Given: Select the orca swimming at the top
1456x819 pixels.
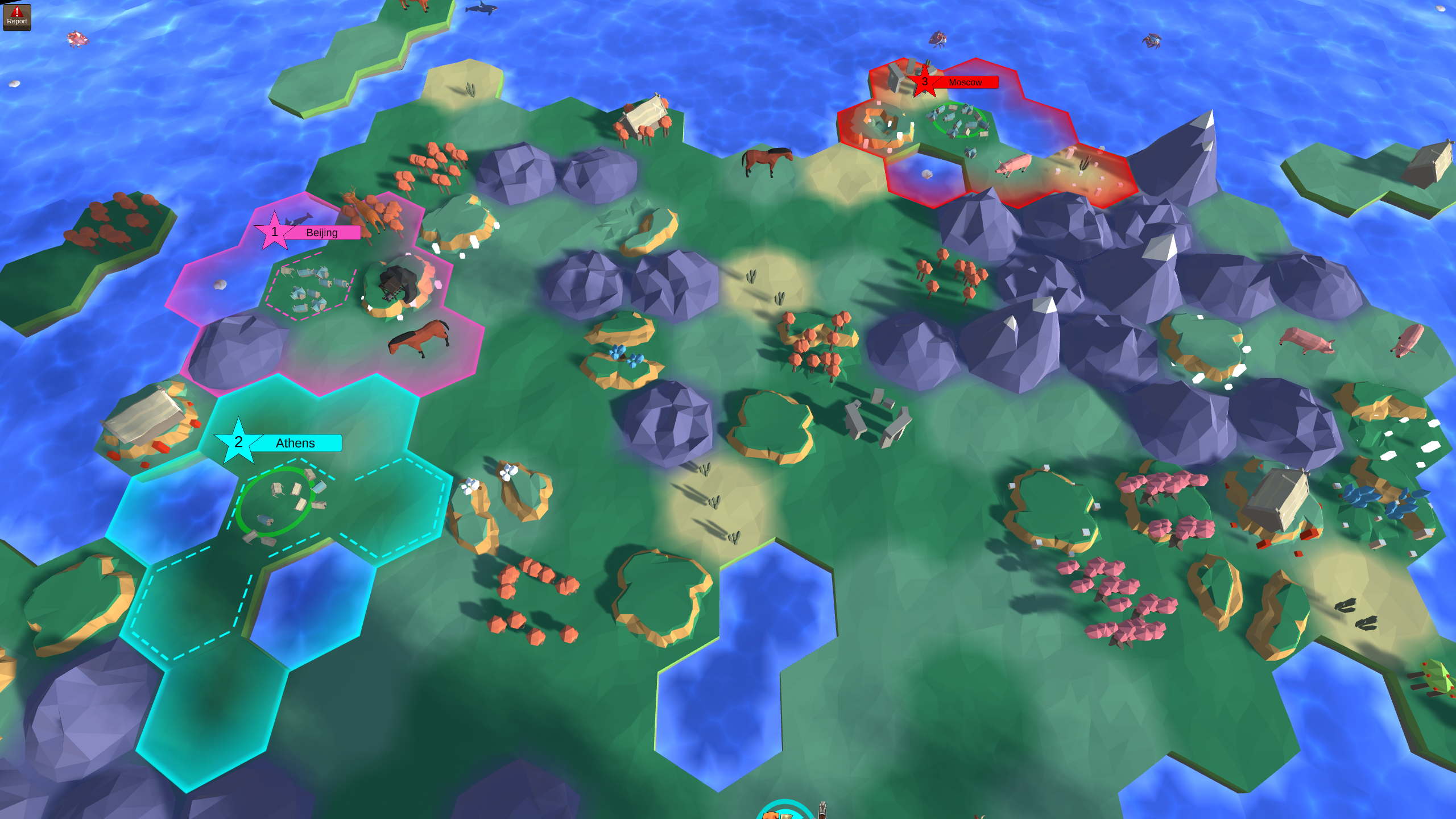Looking at the screenshot, I should click(479, 9).
